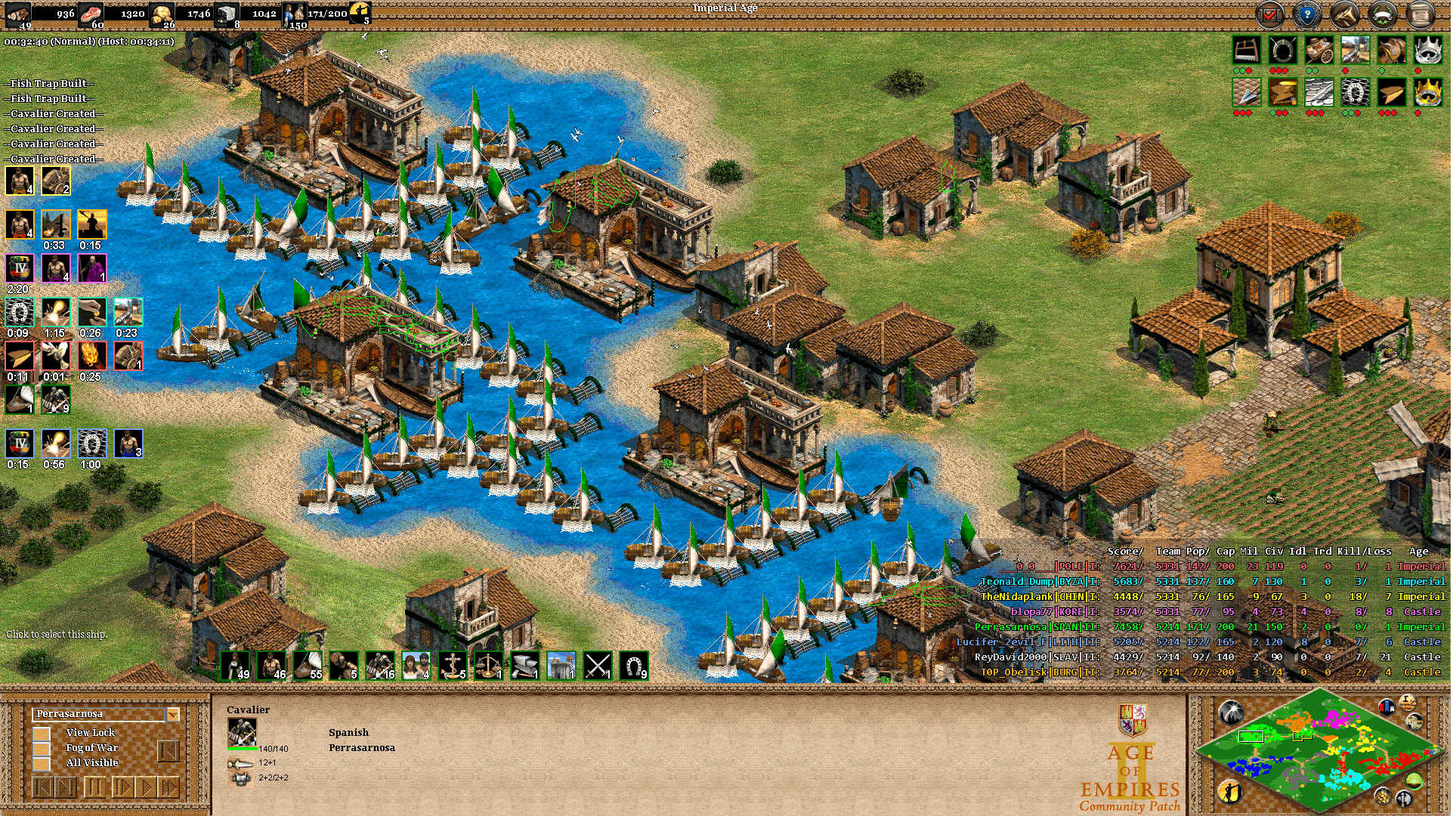
Task: Click the Trade Cart technology icon
Action: [x=1320, y=50]
